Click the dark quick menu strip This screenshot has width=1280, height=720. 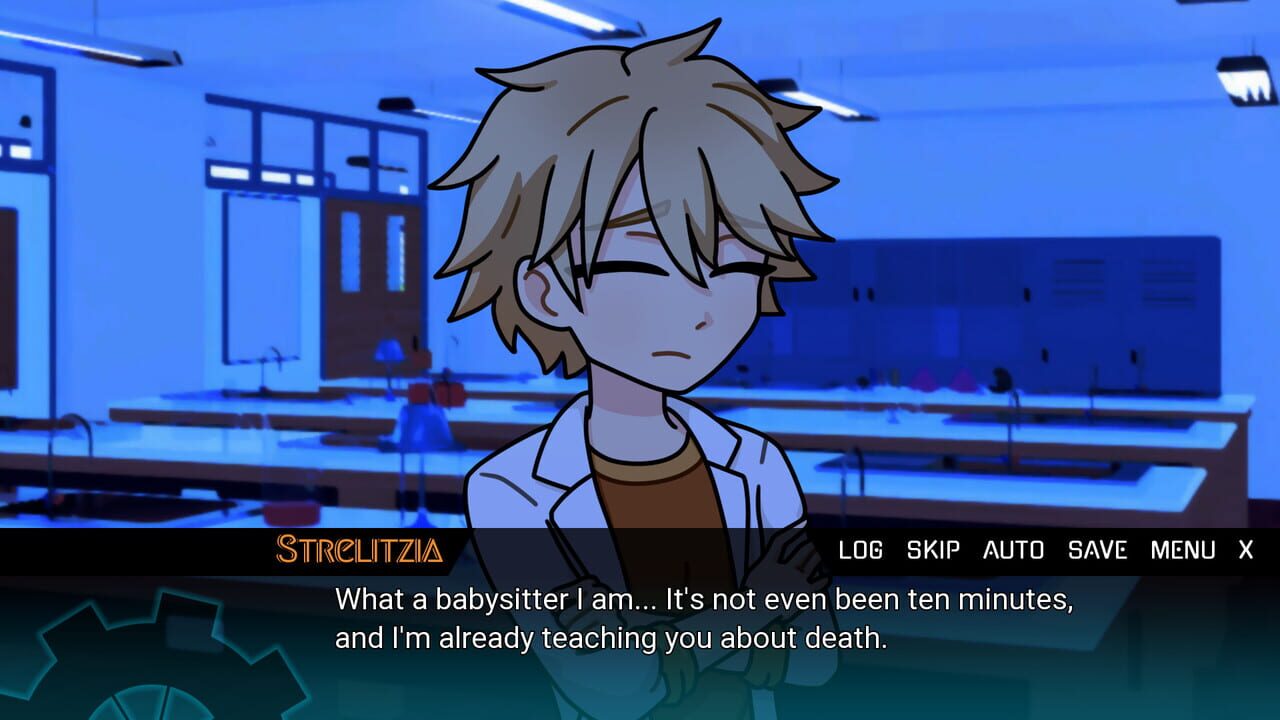pyautogui.click(x=700, y=549)
